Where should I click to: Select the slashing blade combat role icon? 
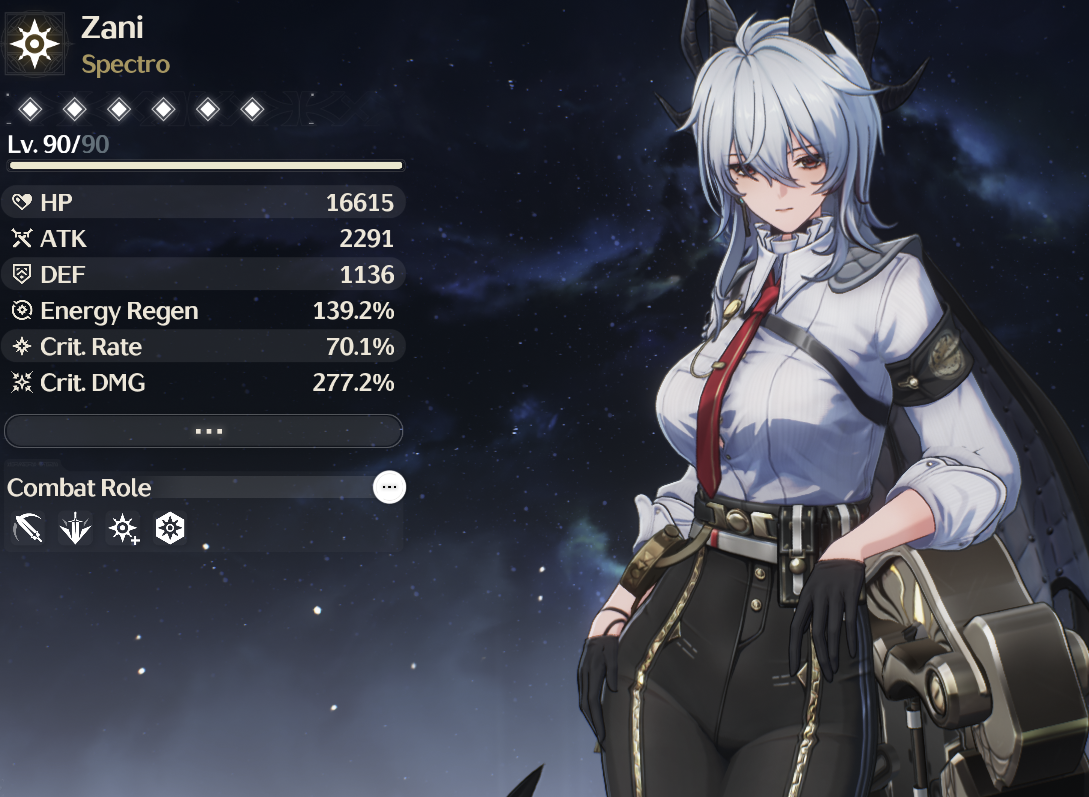pos(28,529)
